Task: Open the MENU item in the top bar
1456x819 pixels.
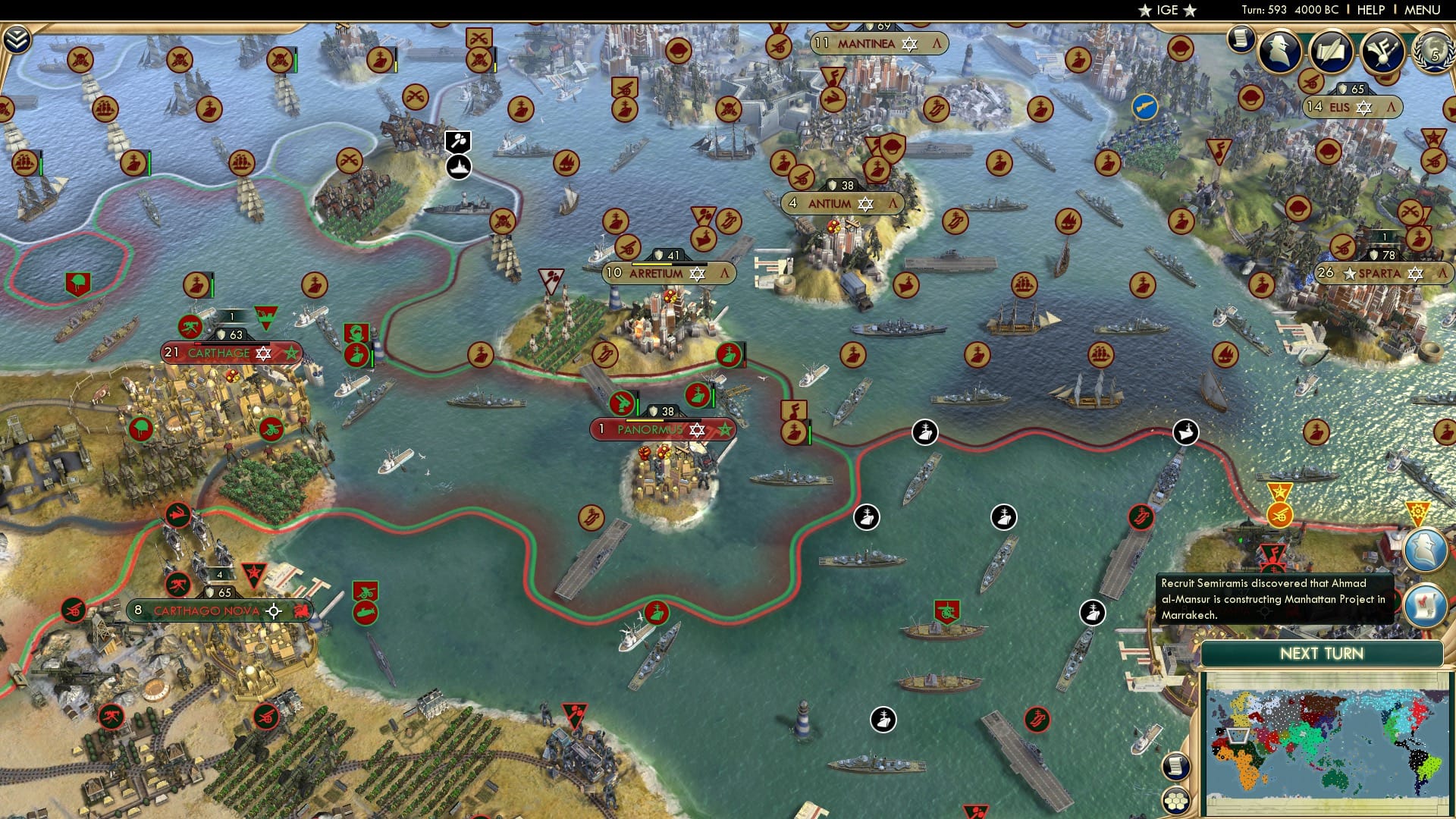Action: pos(1426,10)
